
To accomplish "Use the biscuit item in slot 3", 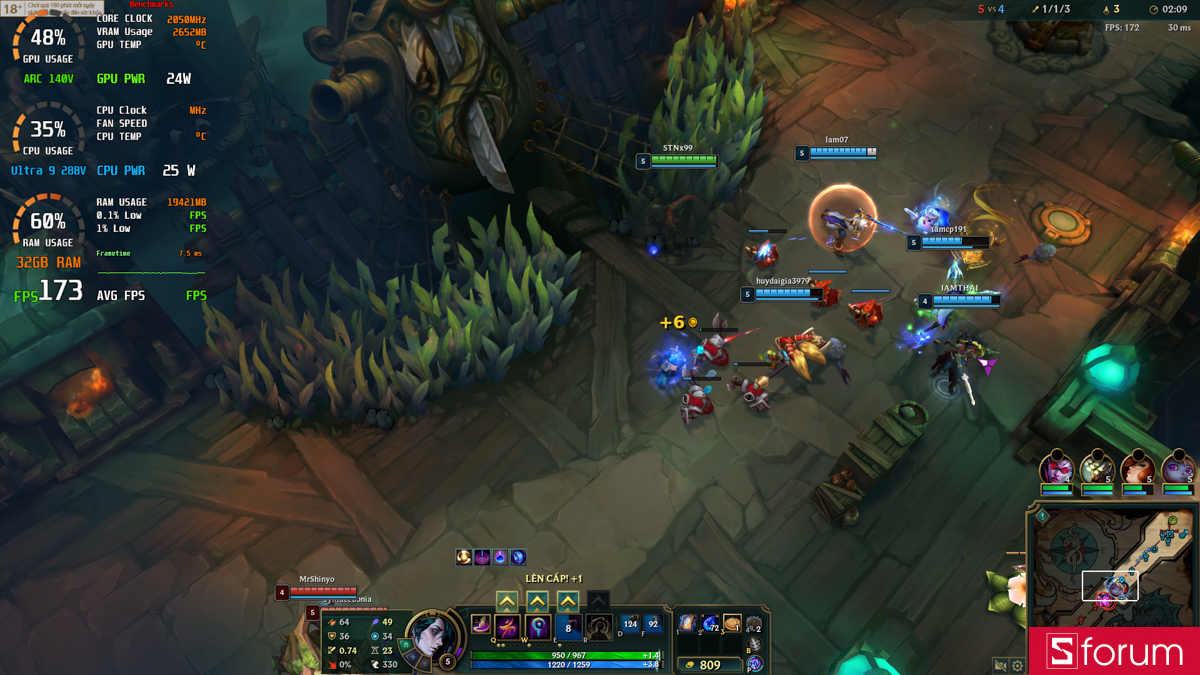I will (x=732, y=624).
